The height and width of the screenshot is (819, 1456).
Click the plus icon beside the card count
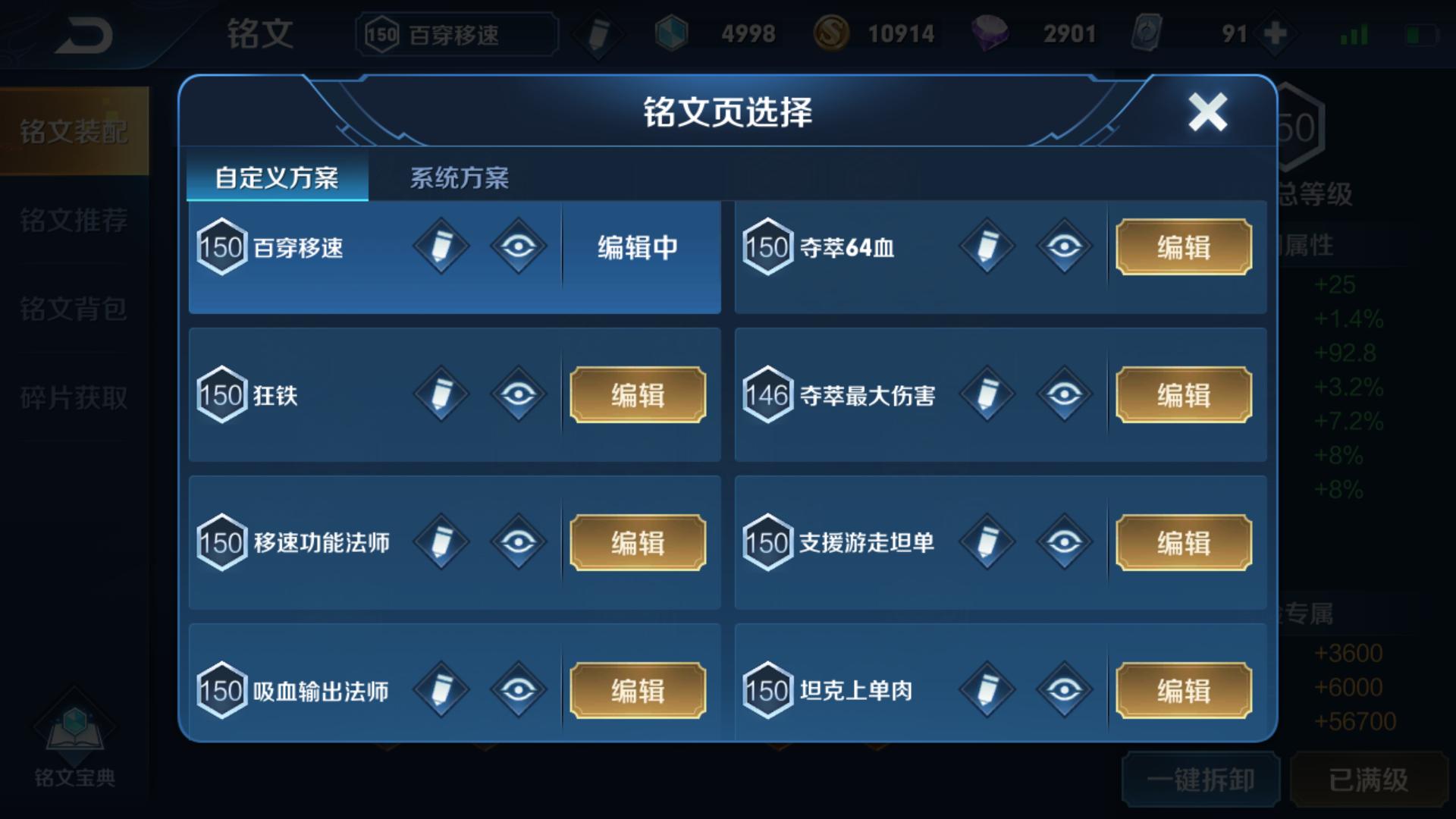point(1276,33)
